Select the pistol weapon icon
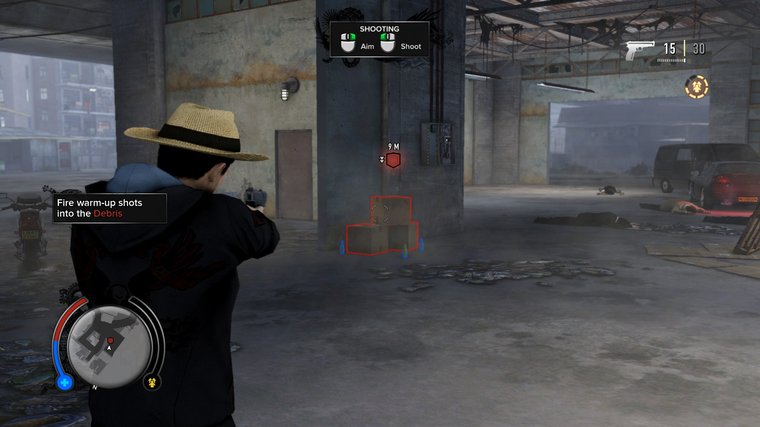This screenshot has height=427, width=760. coord(640,51)
